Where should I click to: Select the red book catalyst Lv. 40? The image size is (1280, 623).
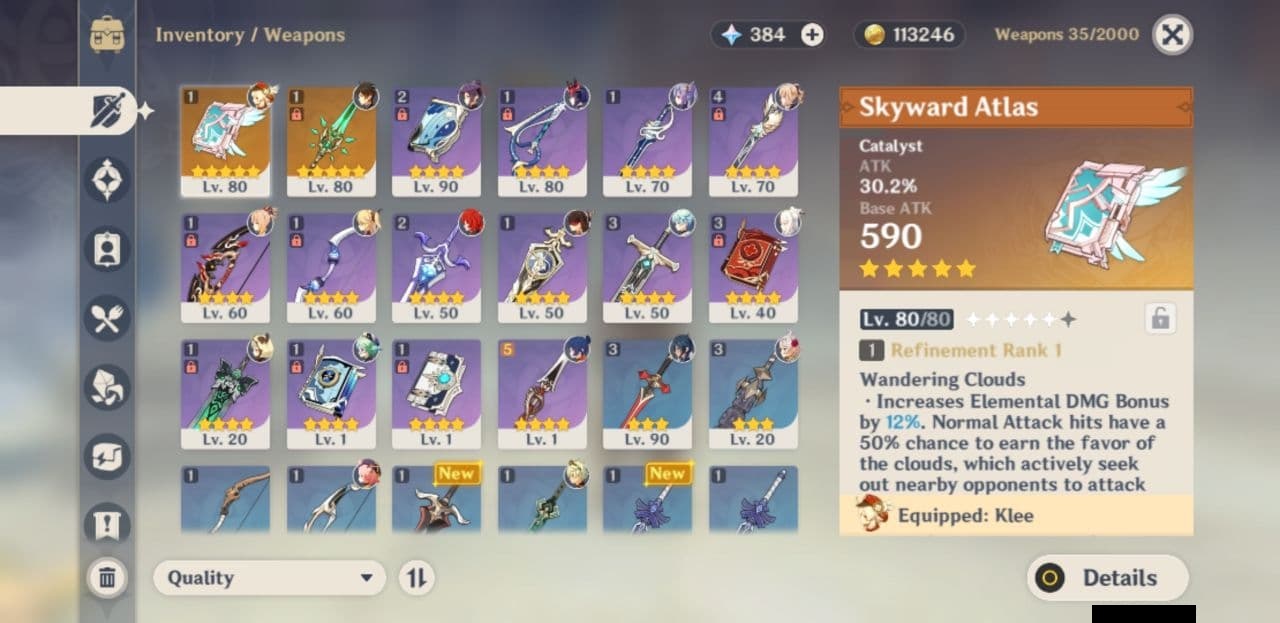(x=753, y=267)
